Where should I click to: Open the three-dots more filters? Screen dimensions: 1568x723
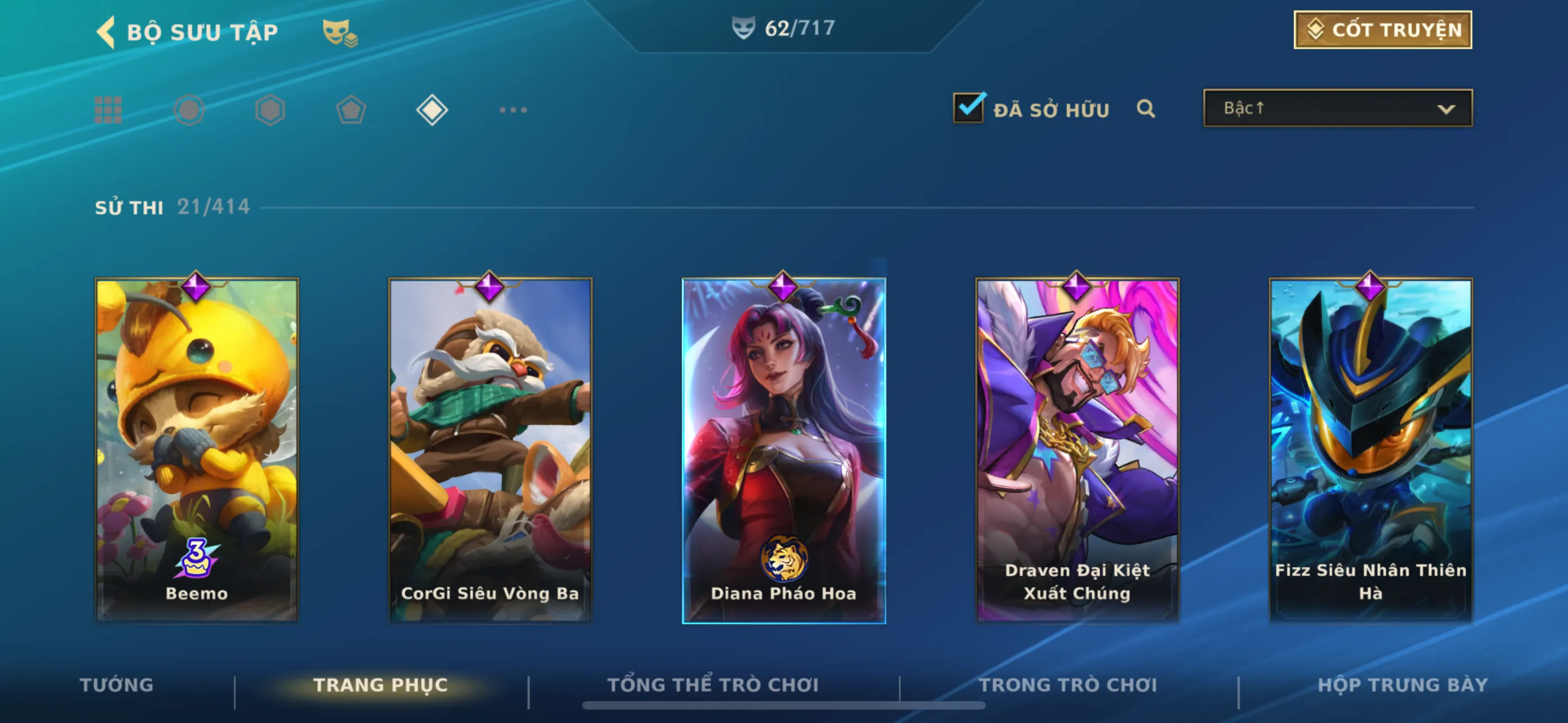[x=513, y=110]
